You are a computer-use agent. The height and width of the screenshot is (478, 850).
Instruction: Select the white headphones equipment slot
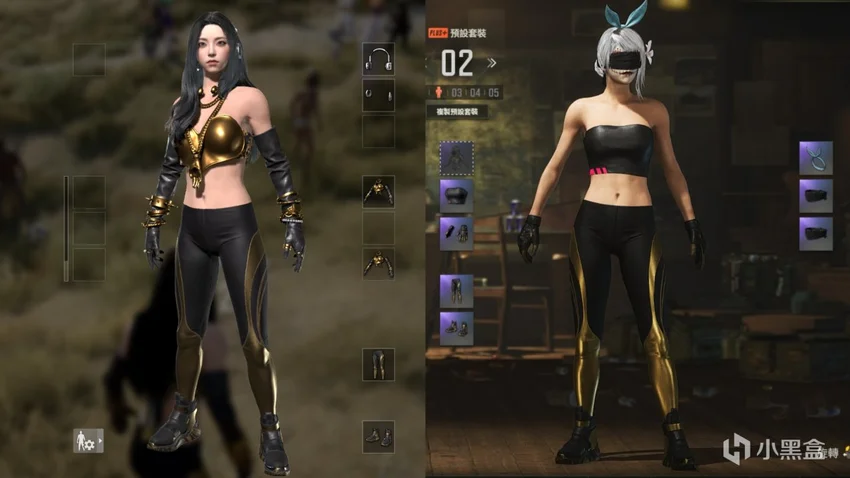(378, 60)
